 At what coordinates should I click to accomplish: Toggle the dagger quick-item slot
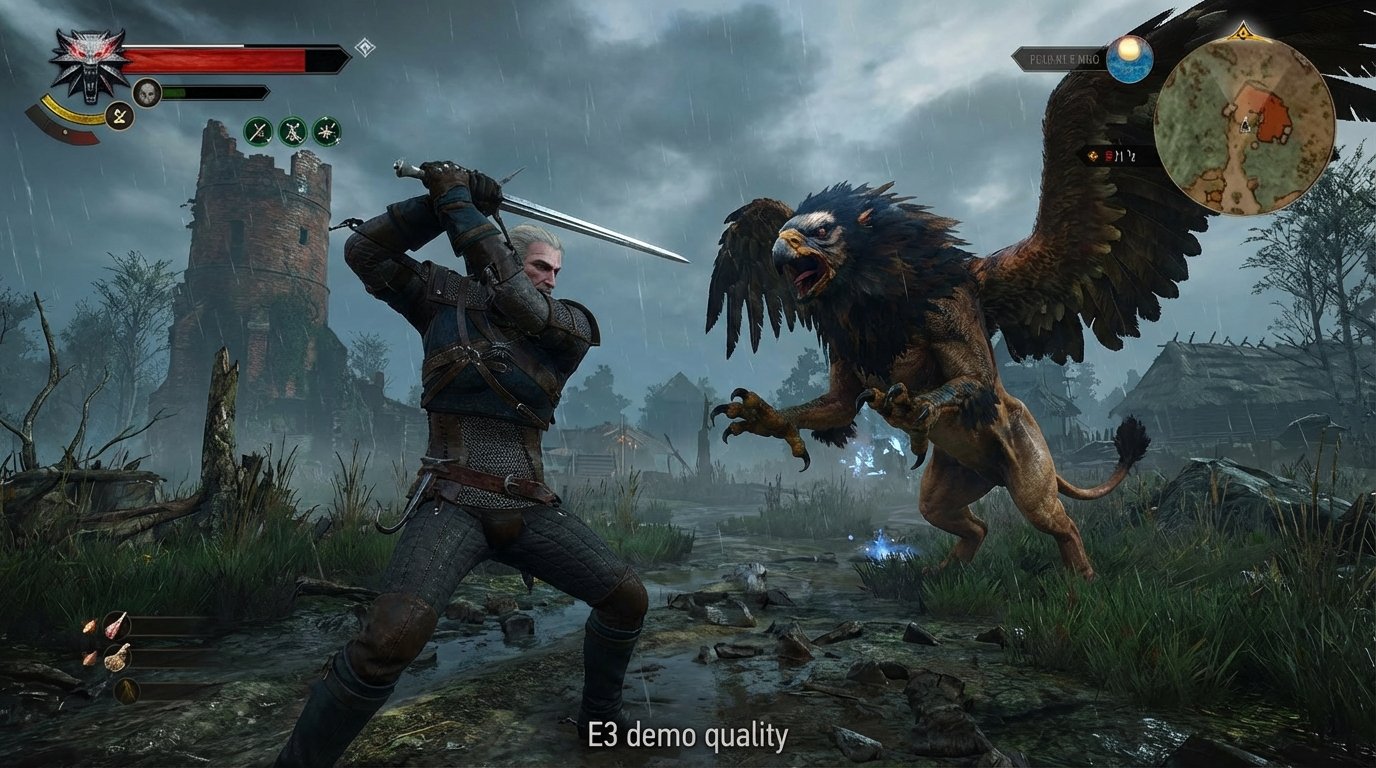click(126, 690)
